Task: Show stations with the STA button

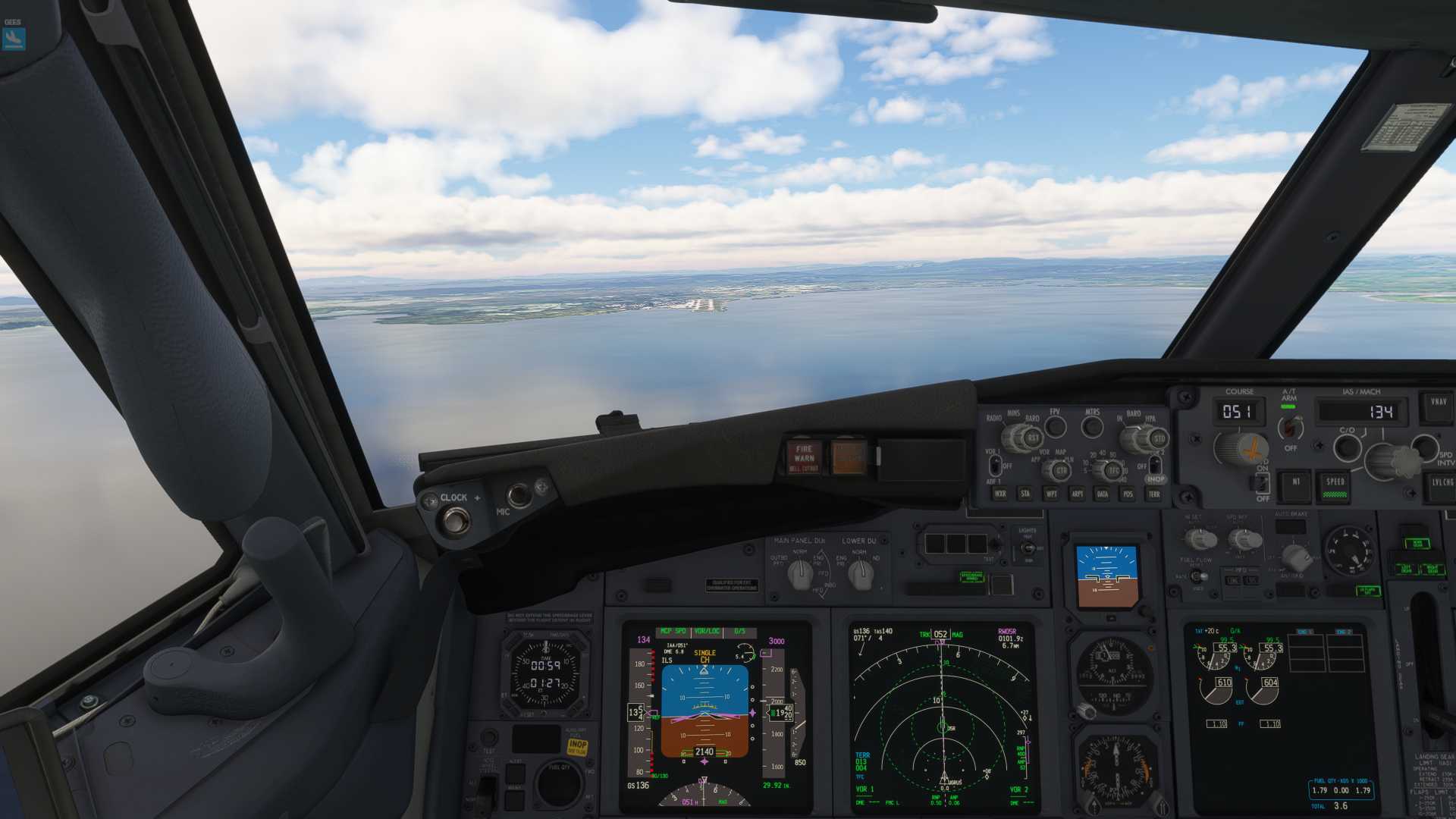Action: (1025, 494)
